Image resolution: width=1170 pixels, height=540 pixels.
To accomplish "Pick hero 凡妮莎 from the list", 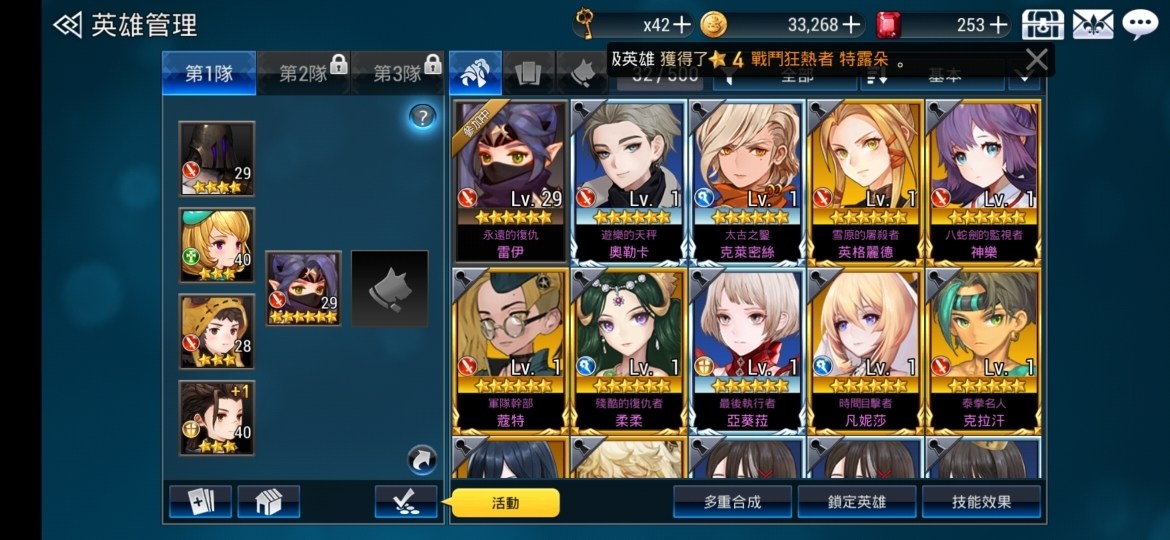I will pyautogui.click(x=865, y=350).
